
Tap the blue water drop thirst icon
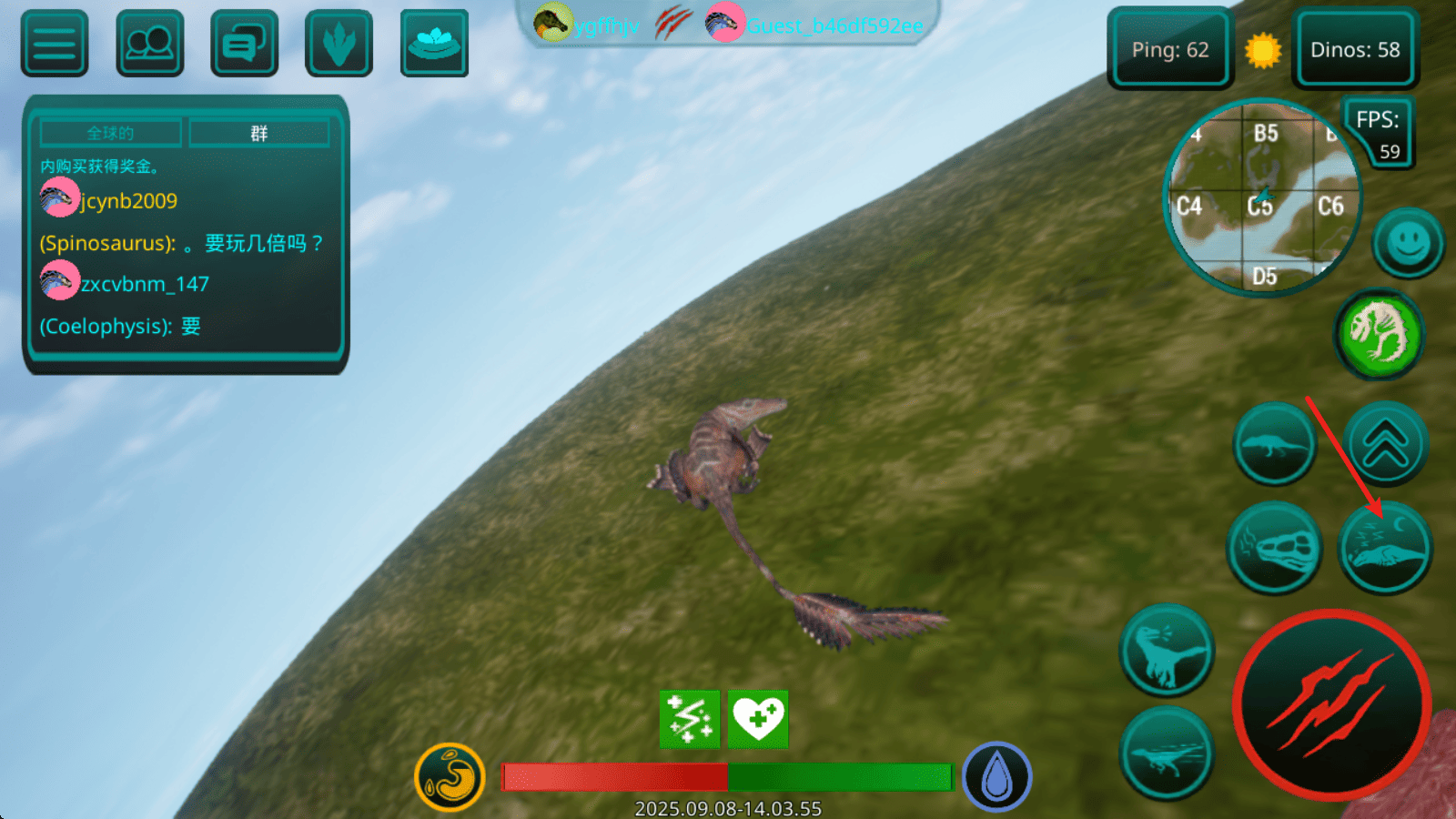(996, 777)
